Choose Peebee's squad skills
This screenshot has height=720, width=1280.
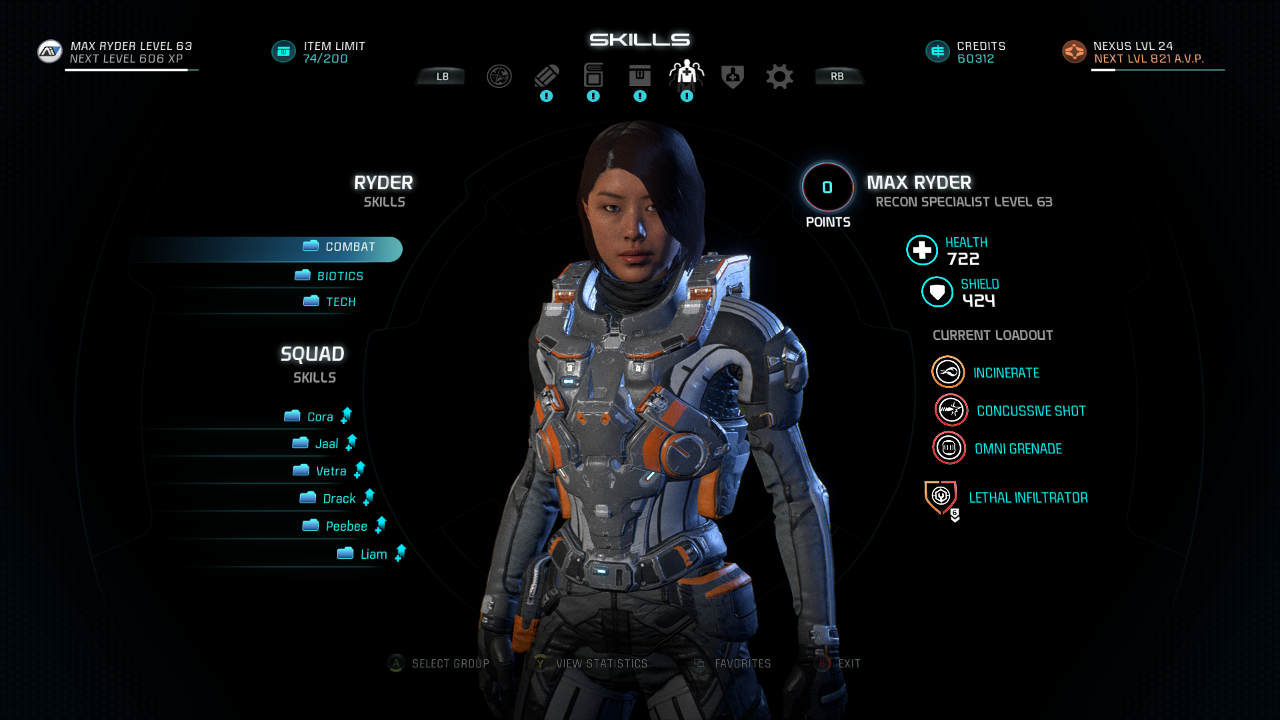346,527
